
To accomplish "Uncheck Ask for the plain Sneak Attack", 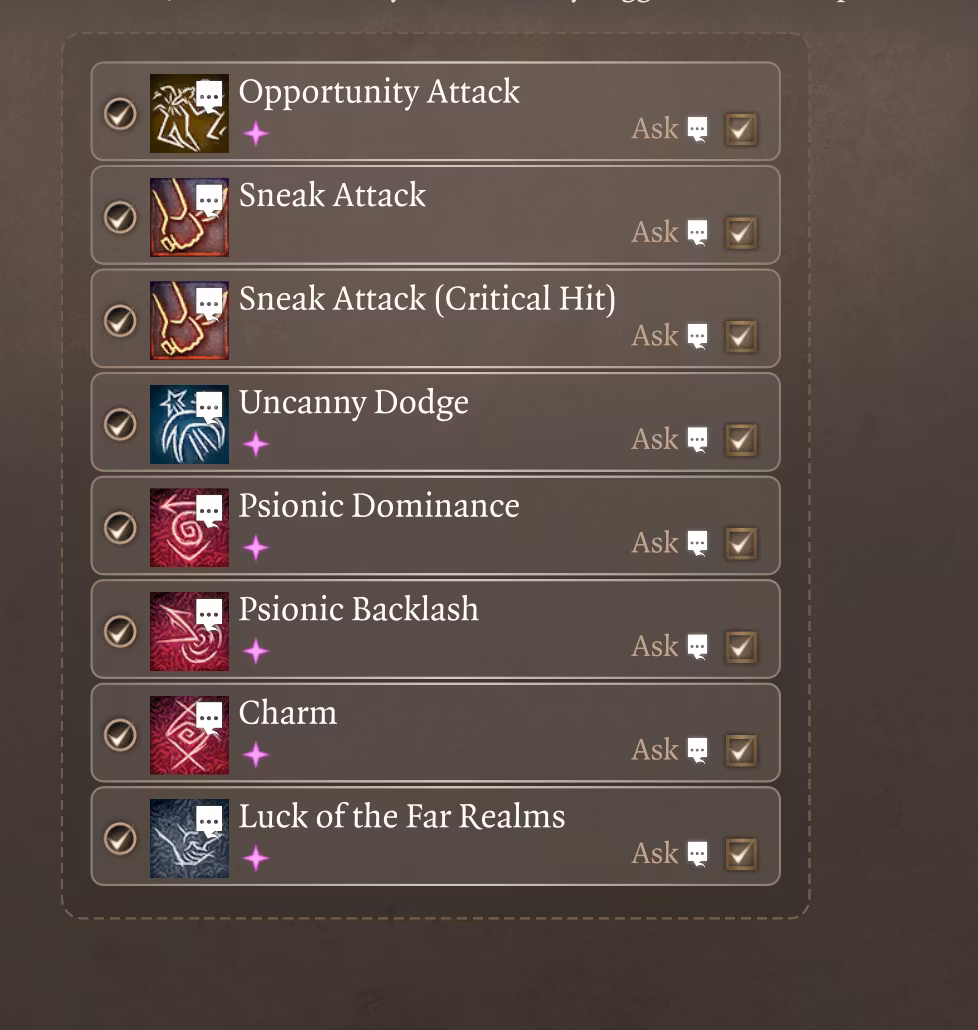I will pyautogui.click(x=740, y=233).
